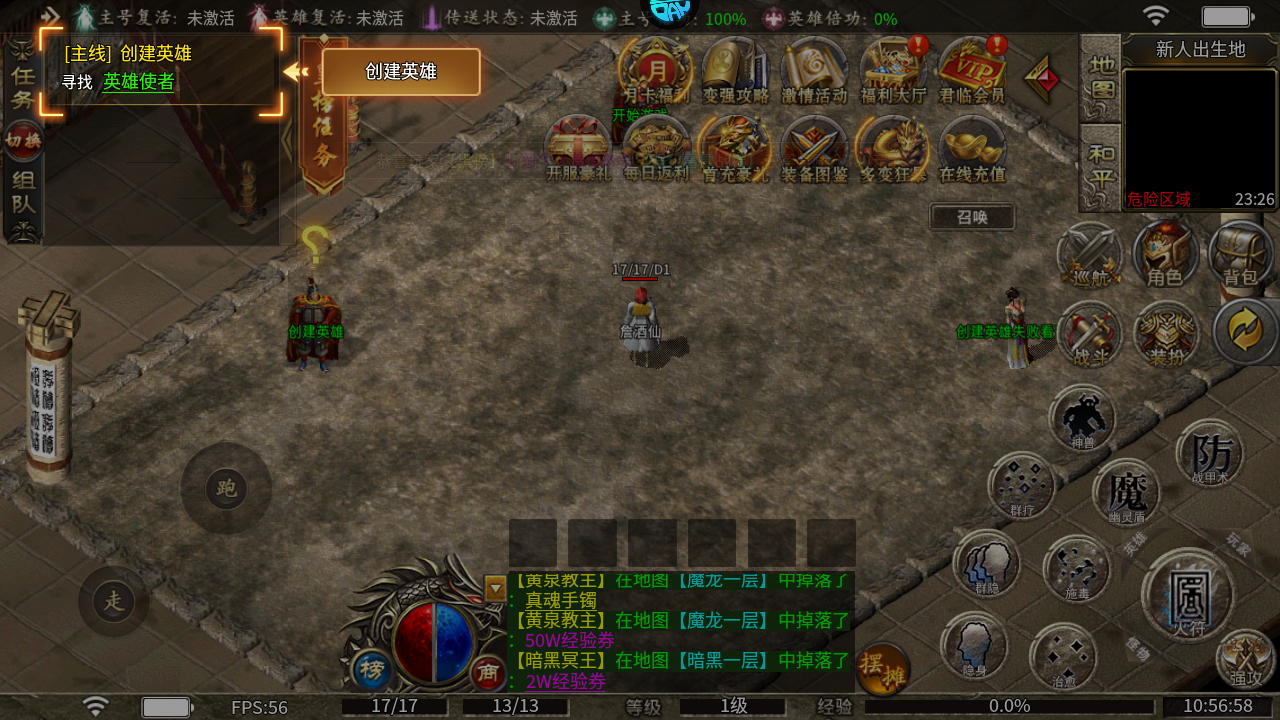Click the 创建英雄 quest button
Viewport: 1280px width, 720px height.
pyautogui.click(x=400, y=72)
